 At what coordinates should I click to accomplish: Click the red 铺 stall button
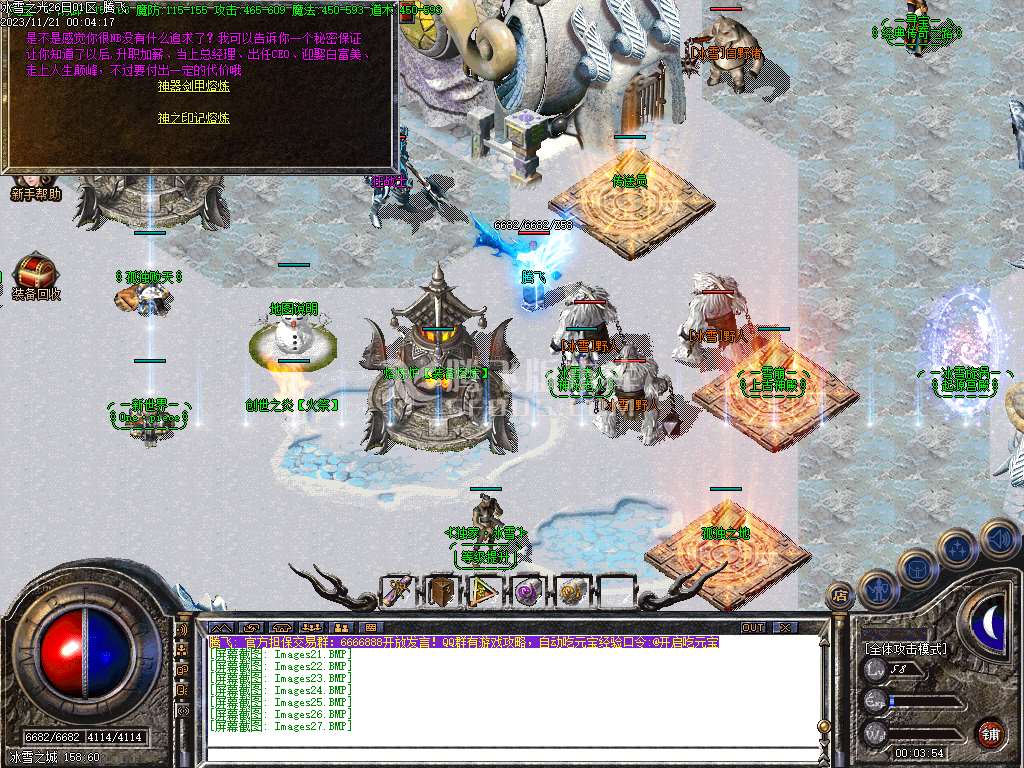pos(990,733)
